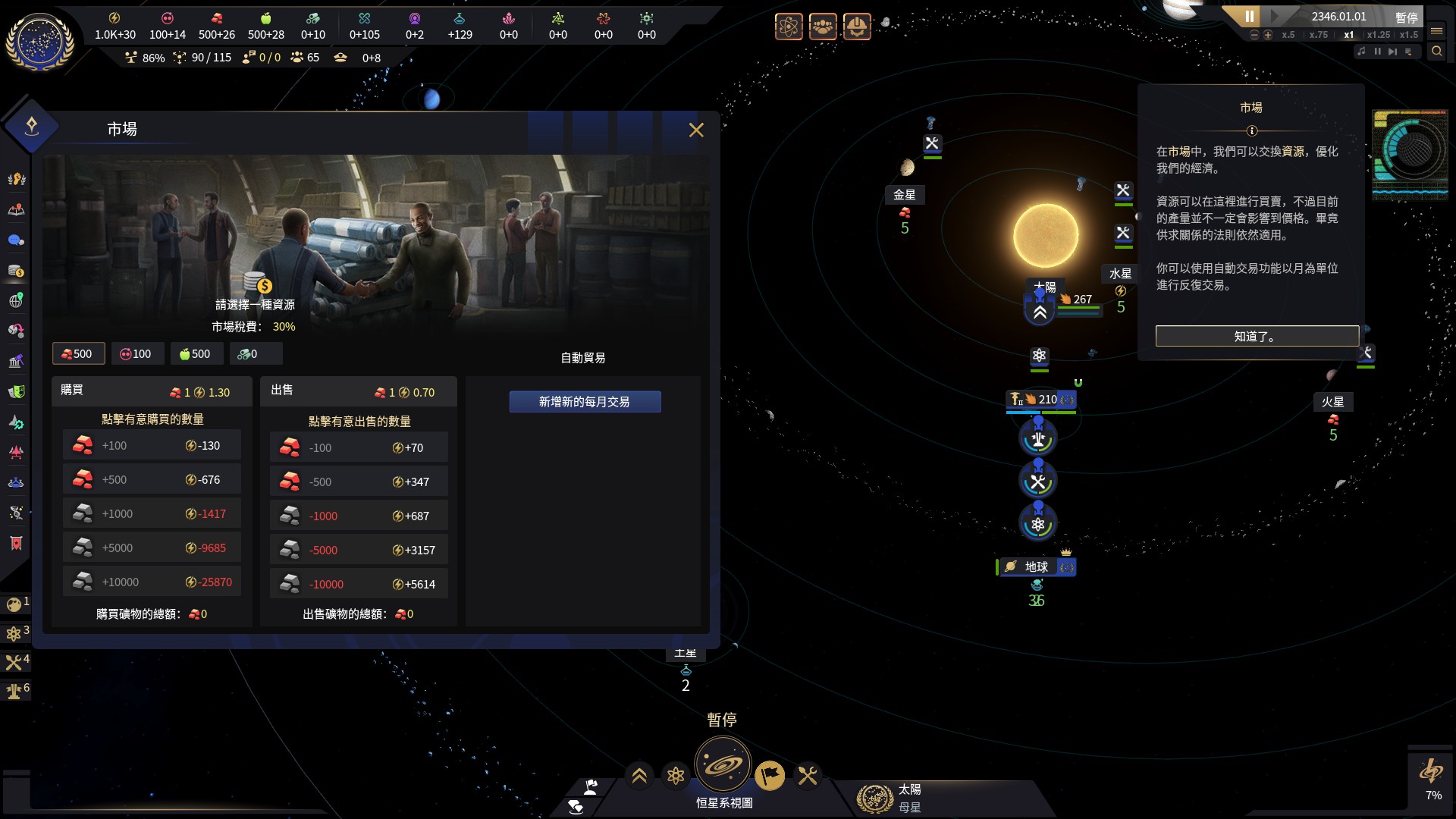This screenshot has width=1456, height=819.
Task: Sell -500 minerals for +347 energy
Action: (x=359, y=482)
